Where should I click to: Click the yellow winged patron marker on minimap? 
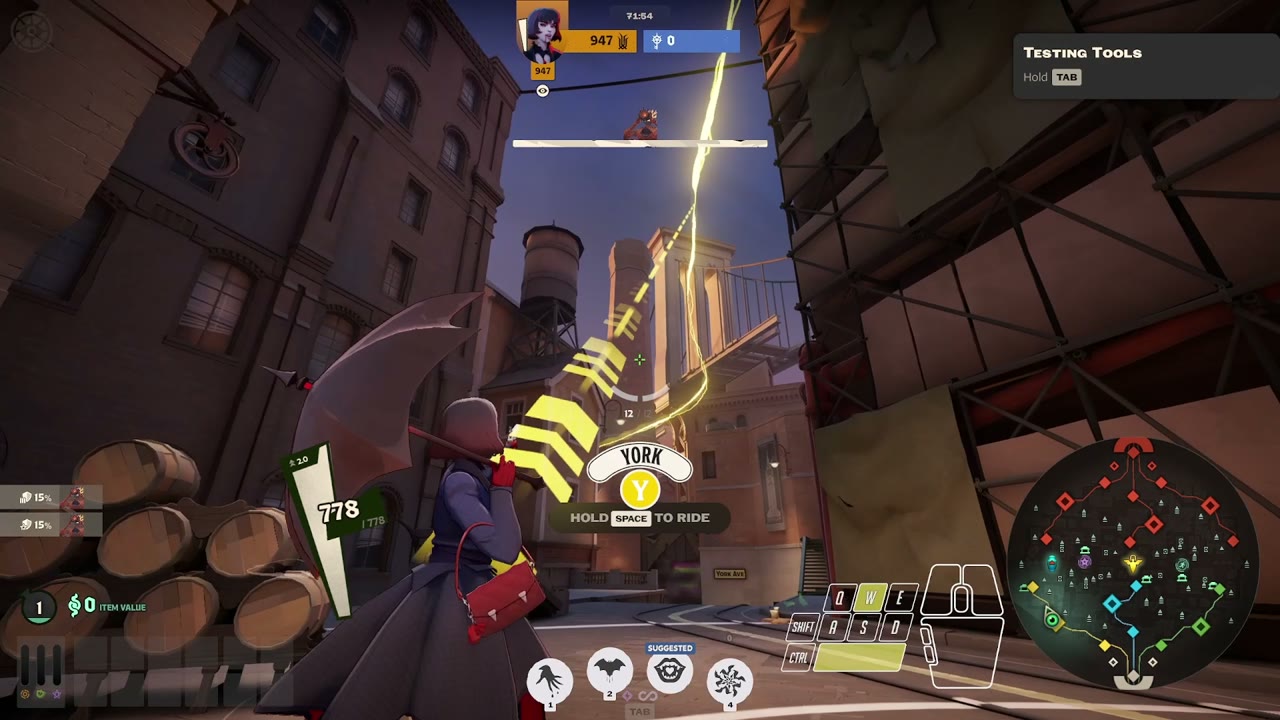click(1133, 565)
